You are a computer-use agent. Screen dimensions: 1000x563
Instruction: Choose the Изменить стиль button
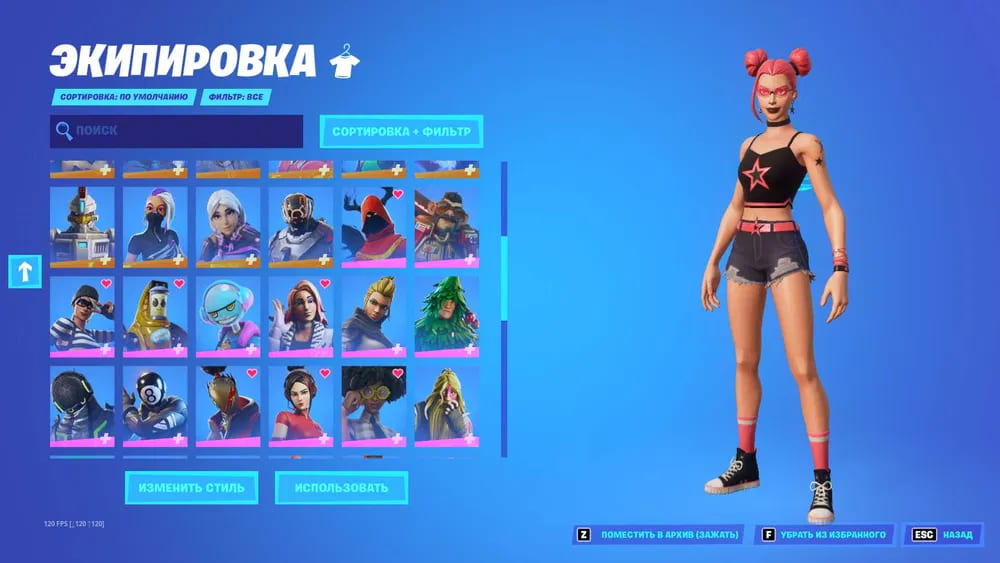[191, 488]
